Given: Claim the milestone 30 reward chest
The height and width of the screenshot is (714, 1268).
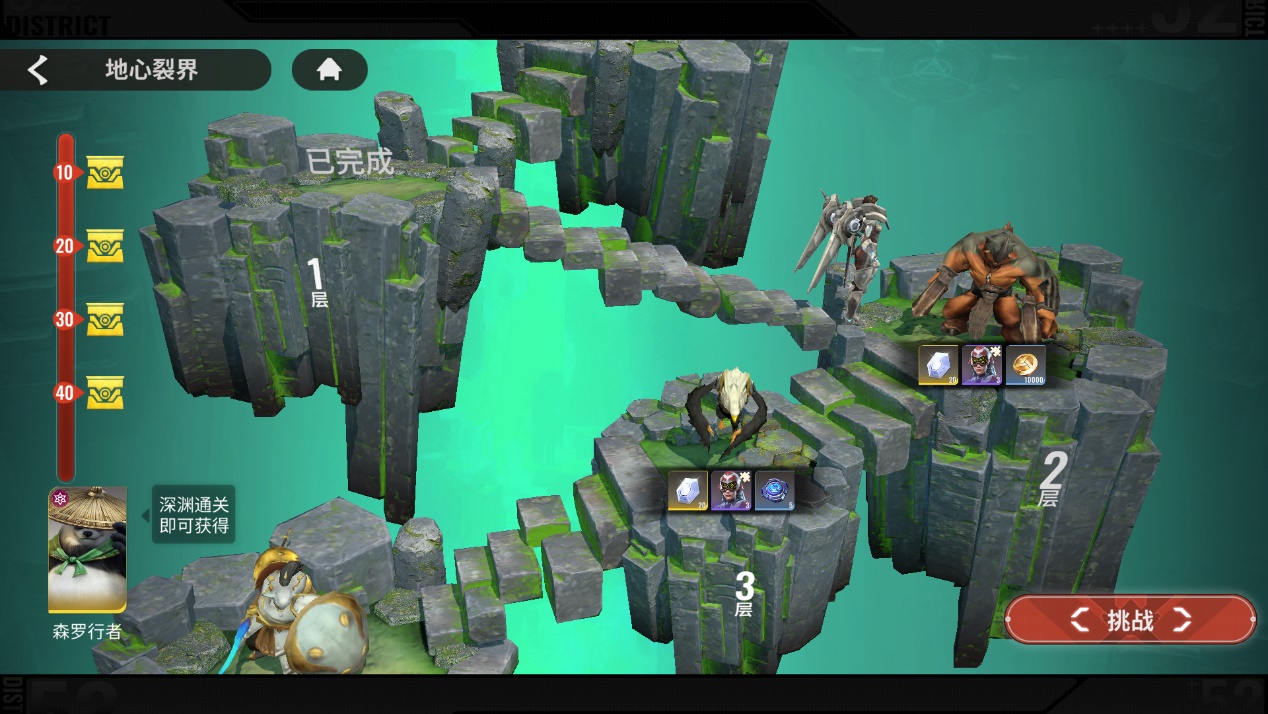Looking at the screenshot, I should tap(105, 320).
